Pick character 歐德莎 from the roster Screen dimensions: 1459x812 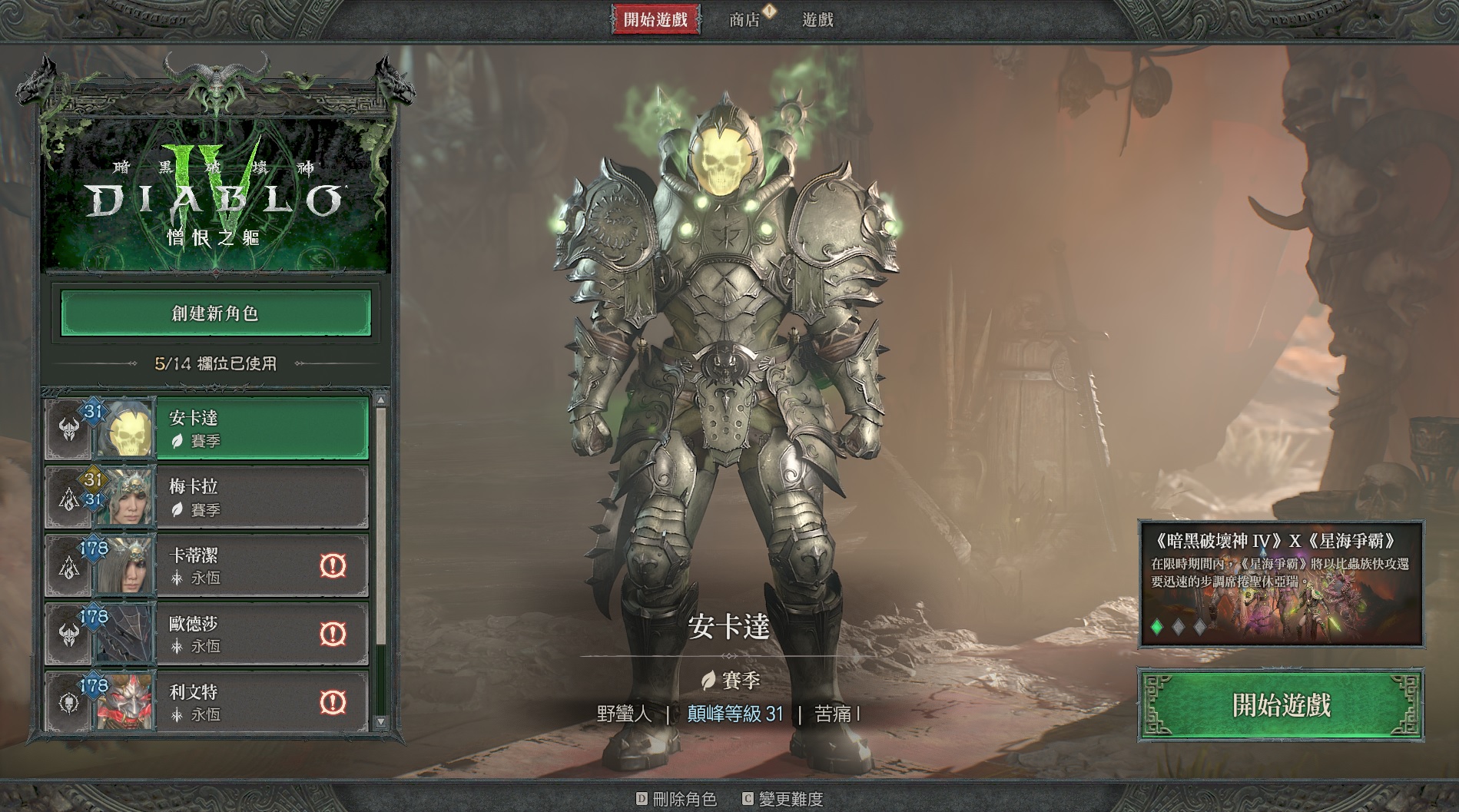pyautogui.click(x=238, y=634)
